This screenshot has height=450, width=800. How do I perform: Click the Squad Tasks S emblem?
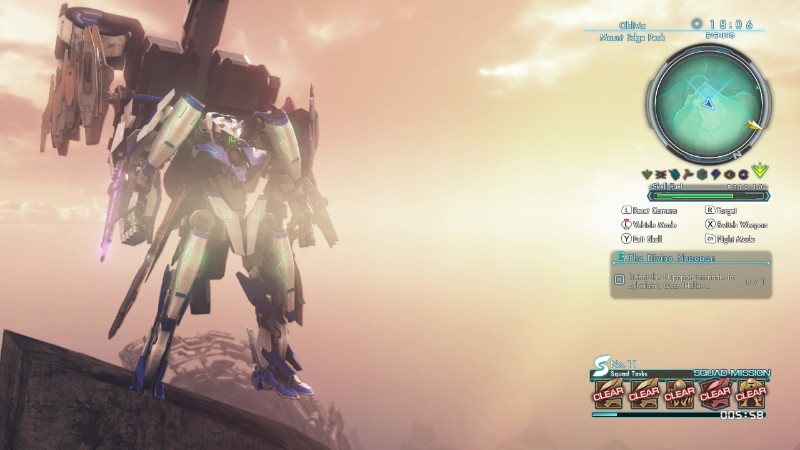[599, 364]
